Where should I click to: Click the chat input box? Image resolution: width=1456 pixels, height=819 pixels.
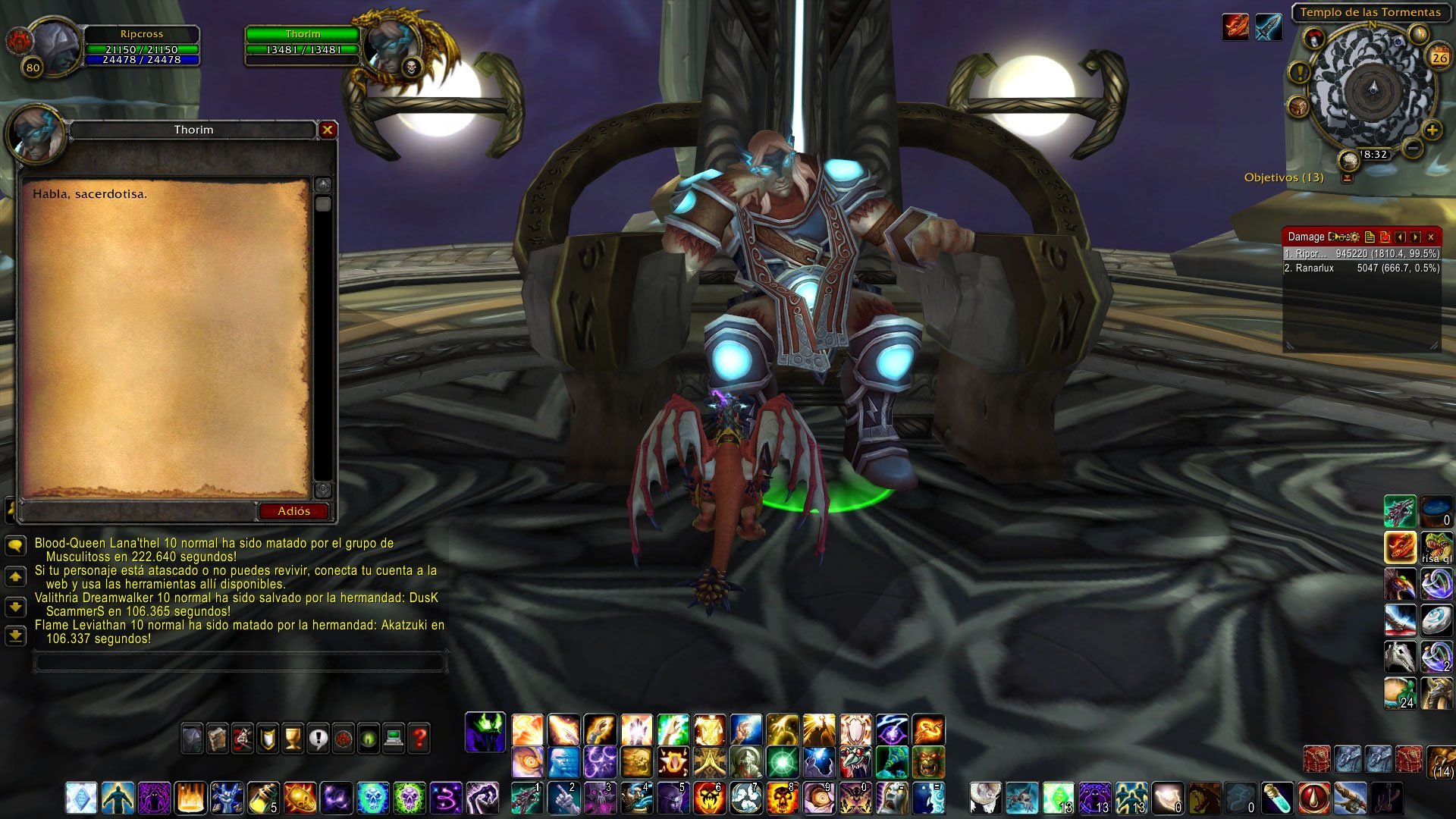click(x=239, y=662)
